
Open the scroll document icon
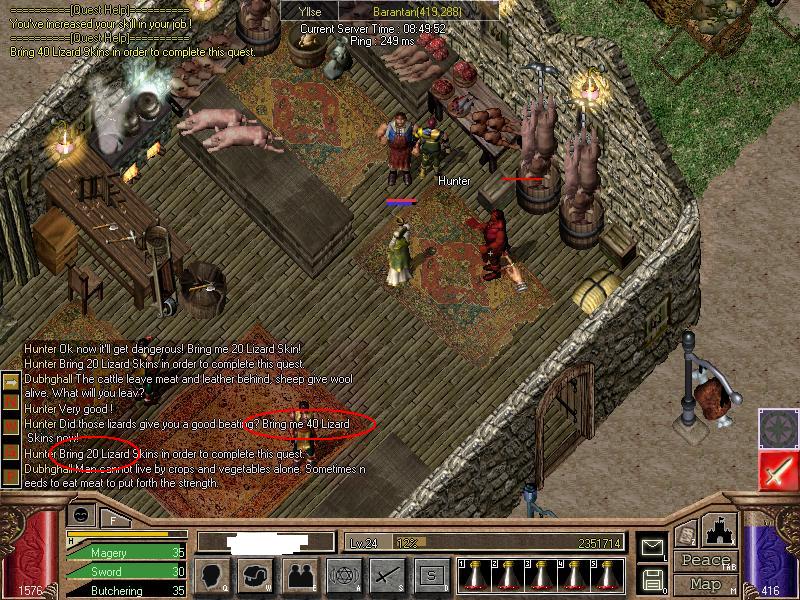(x=686, y=534)
